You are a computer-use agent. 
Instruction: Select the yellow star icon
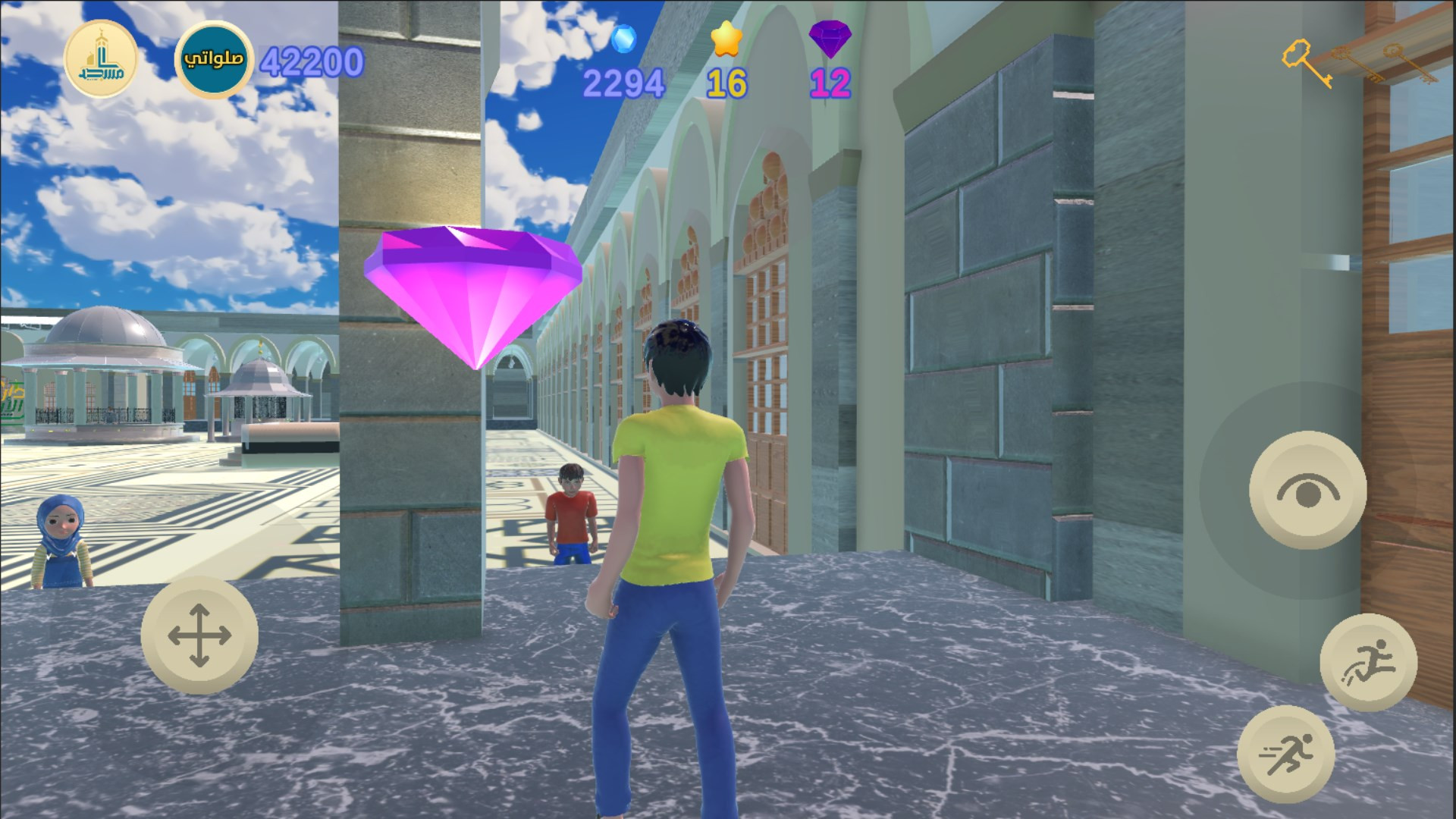click(726, 39)
